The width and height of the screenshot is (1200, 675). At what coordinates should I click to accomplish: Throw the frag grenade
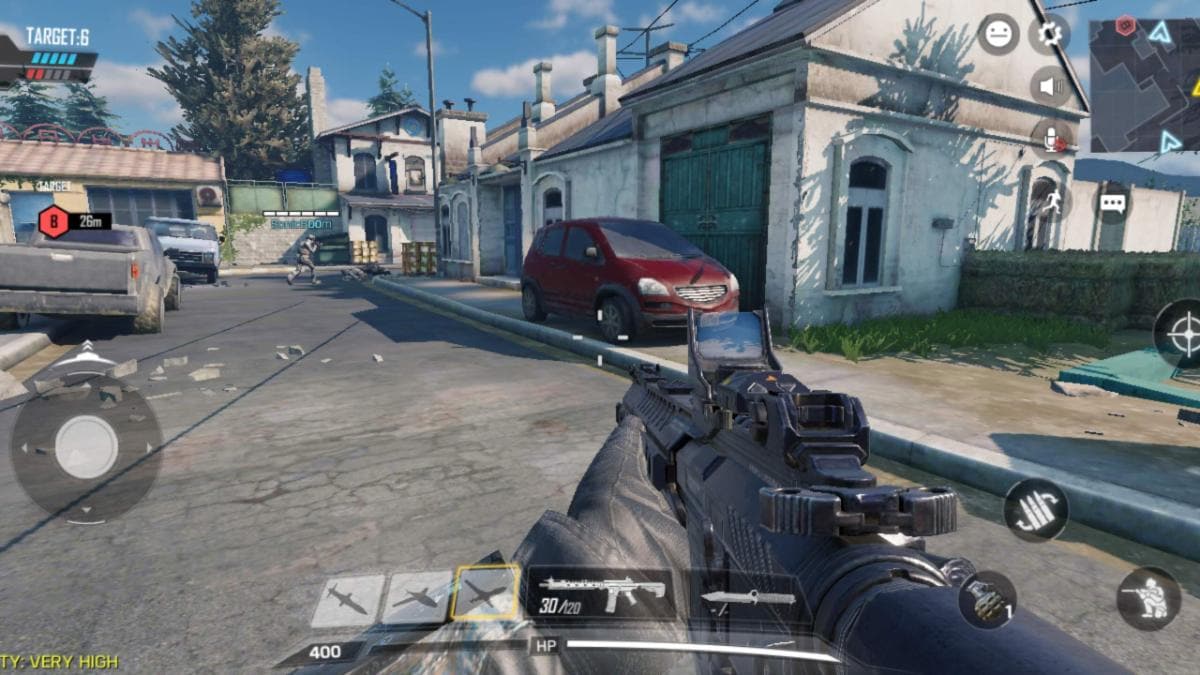(x=987, y=599)
